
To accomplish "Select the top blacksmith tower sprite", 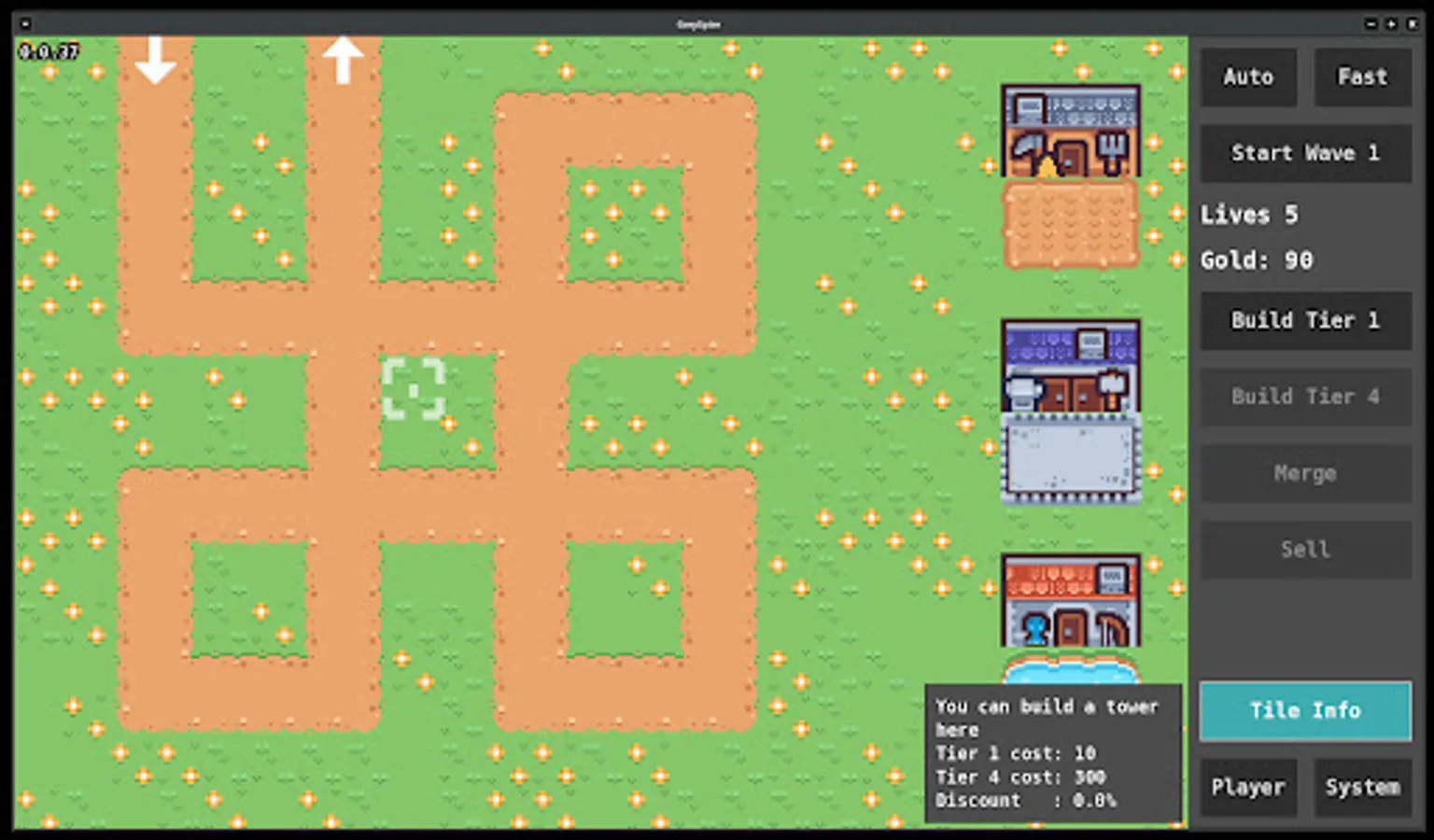I will pos(1070,131).
